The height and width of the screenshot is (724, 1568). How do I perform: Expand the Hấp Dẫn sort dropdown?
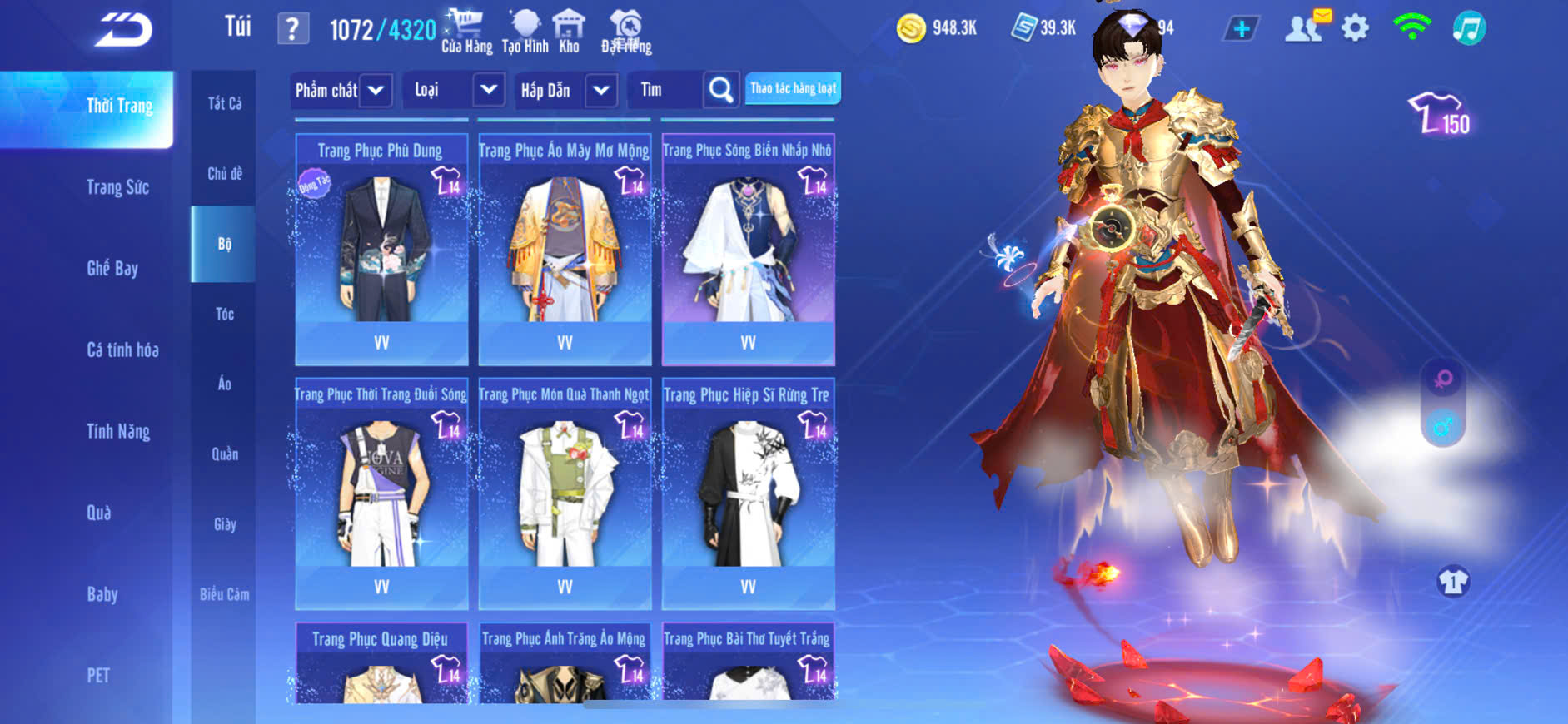coord(601,90)
